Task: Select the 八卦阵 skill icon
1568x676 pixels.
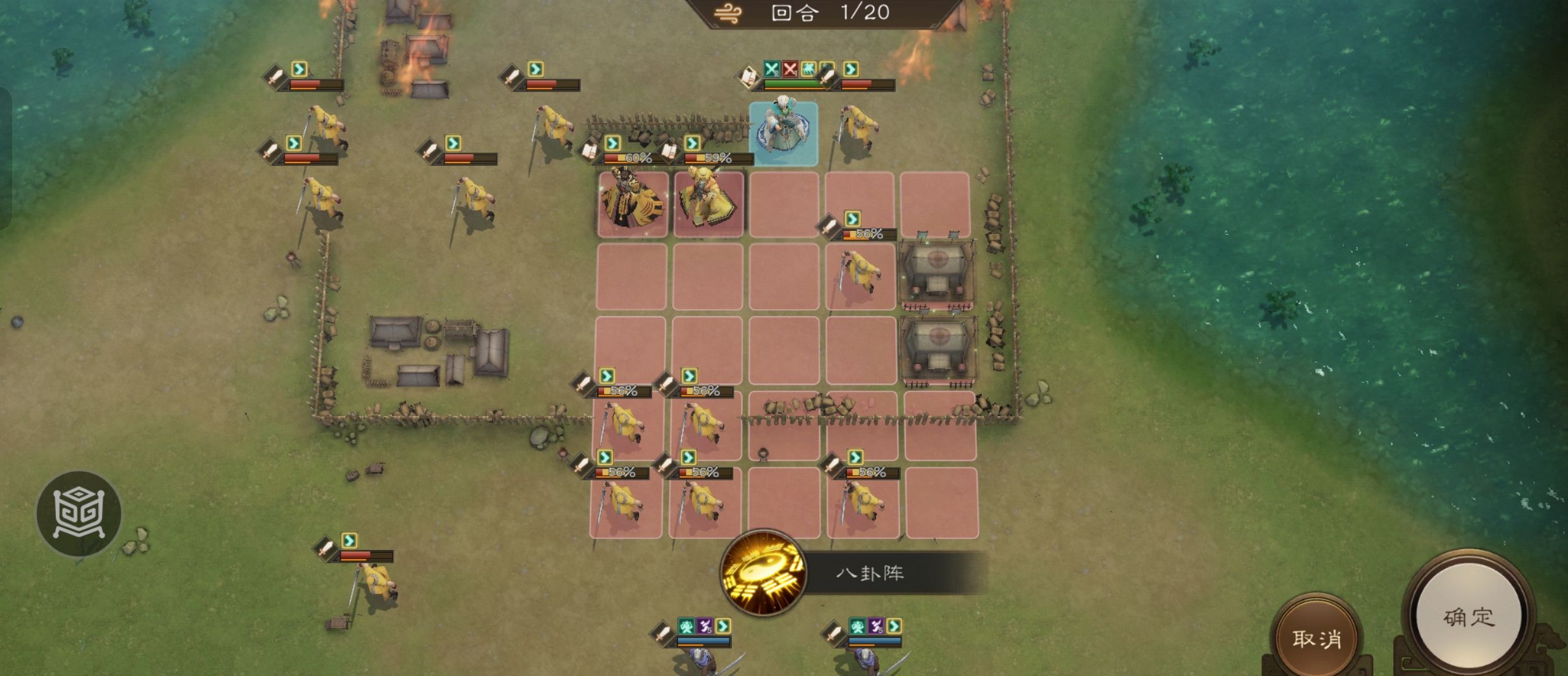Action: pyautogui.click(x=764, y=573)
